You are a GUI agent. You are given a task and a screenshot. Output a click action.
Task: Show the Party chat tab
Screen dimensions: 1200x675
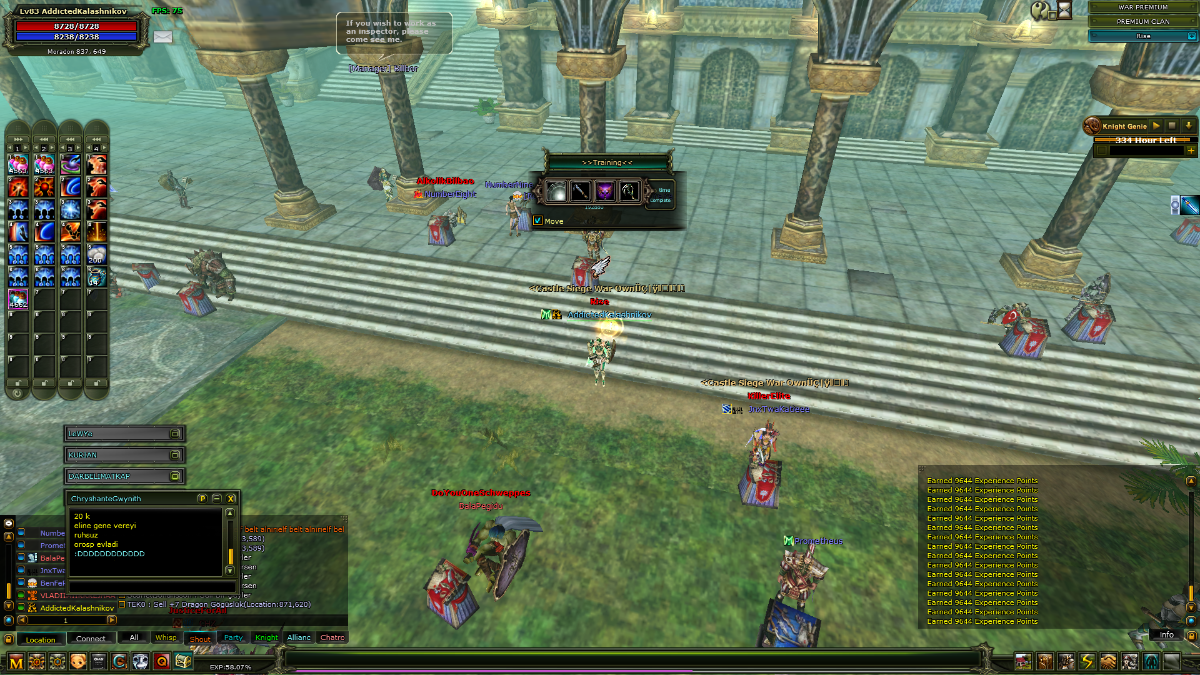(234, 637)
